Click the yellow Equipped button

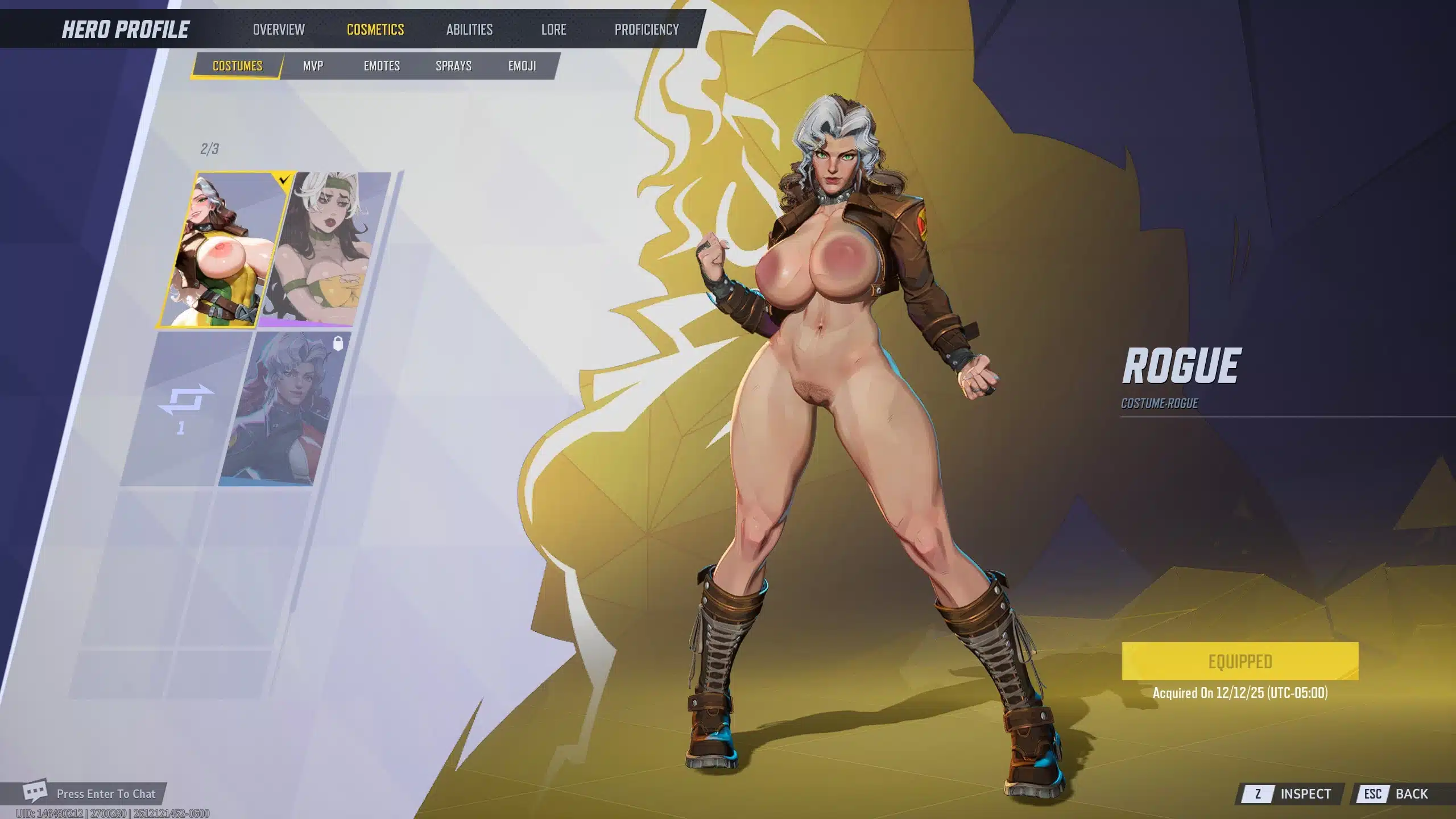click(x=1240, y=661)
